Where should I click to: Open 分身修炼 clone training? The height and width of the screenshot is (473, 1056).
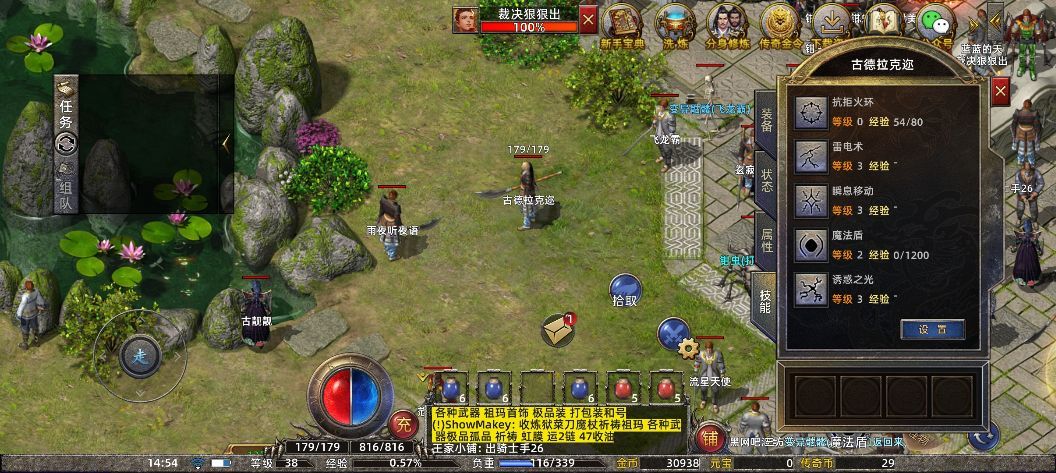725,22
